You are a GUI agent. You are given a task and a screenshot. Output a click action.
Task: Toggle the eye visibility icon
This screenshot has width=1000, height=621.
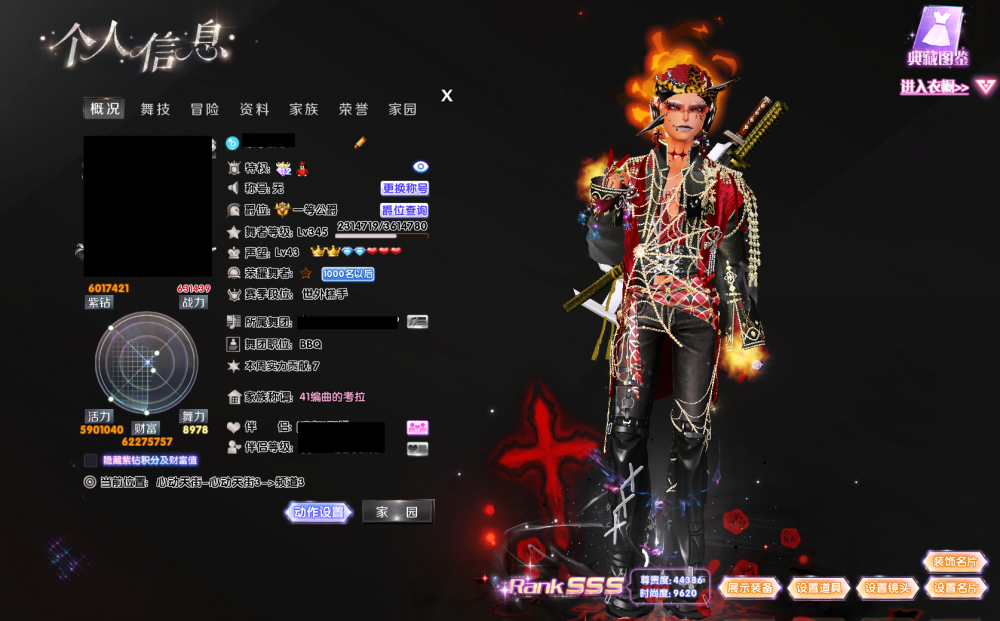[x=420, y=167]
